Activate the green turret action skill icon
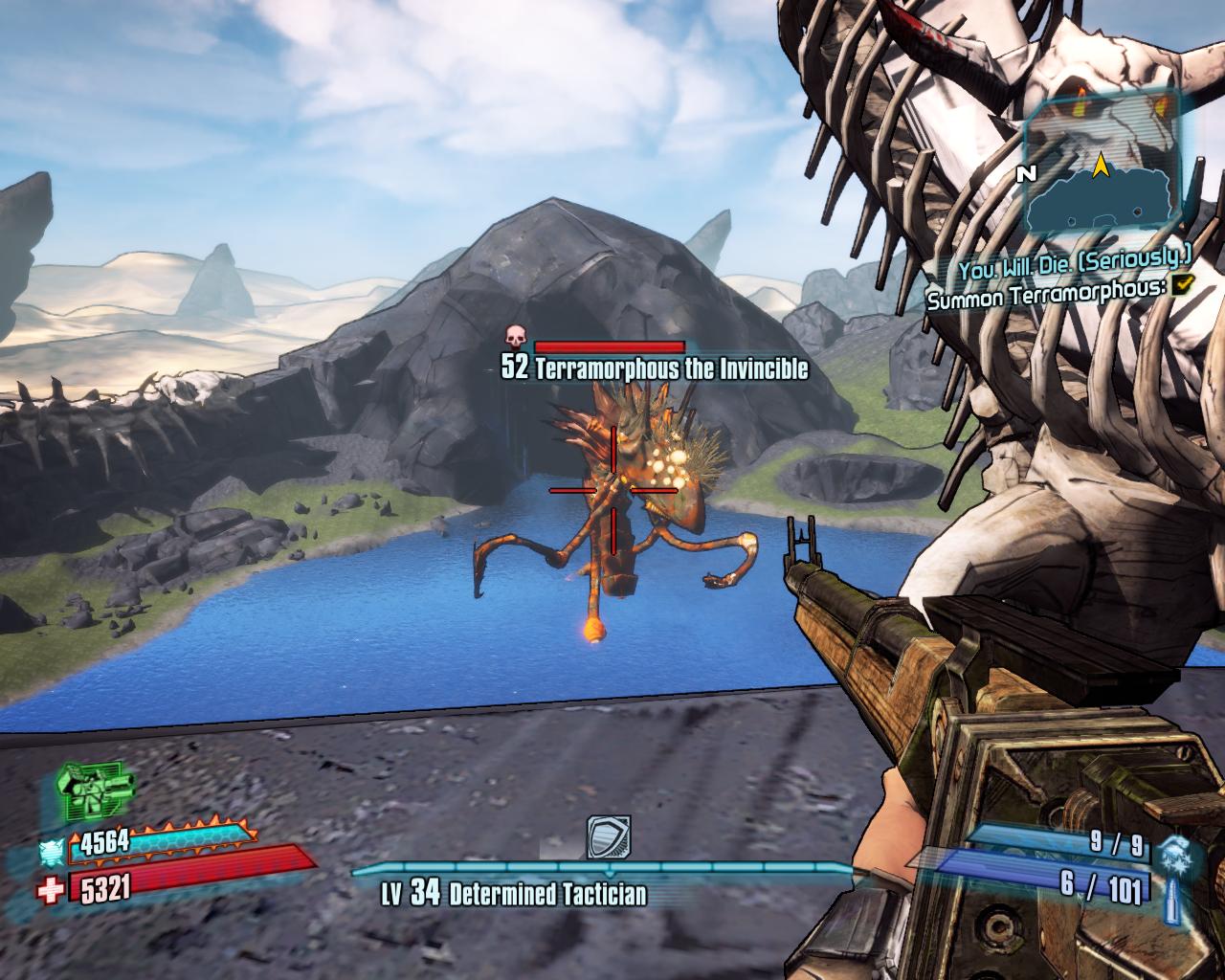Viewport: 1225px width, 980px height. tap(96, 791)
